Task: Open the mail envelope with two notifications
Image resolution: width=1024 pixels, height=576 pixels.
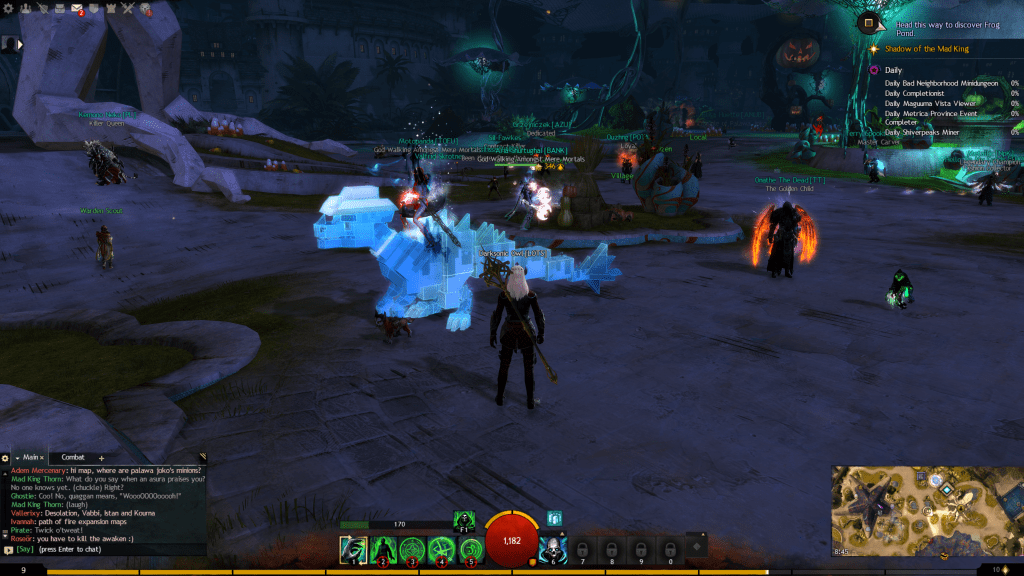Action: 76,9
